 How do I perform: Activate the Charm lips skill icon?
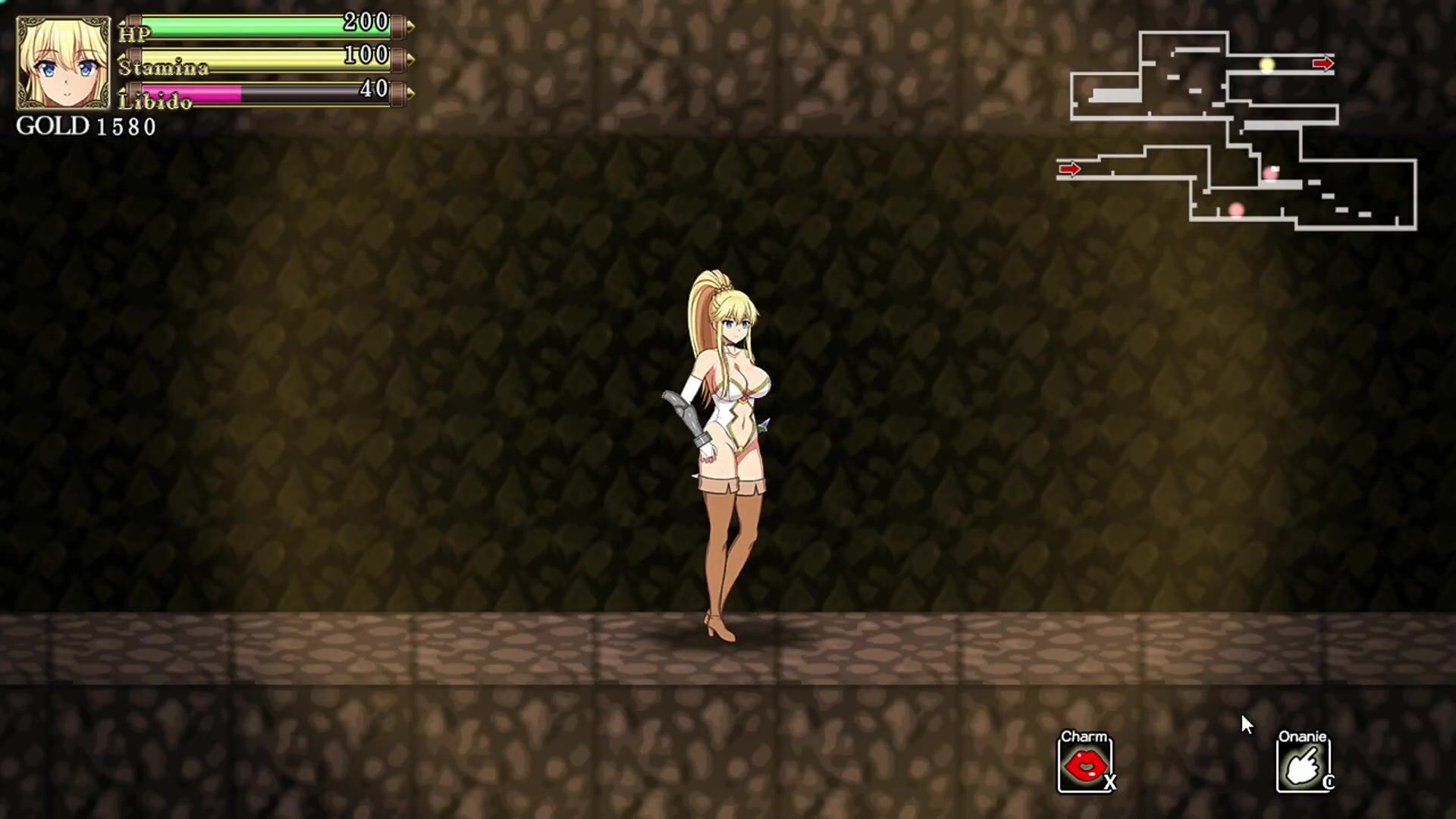[1084, 767]
